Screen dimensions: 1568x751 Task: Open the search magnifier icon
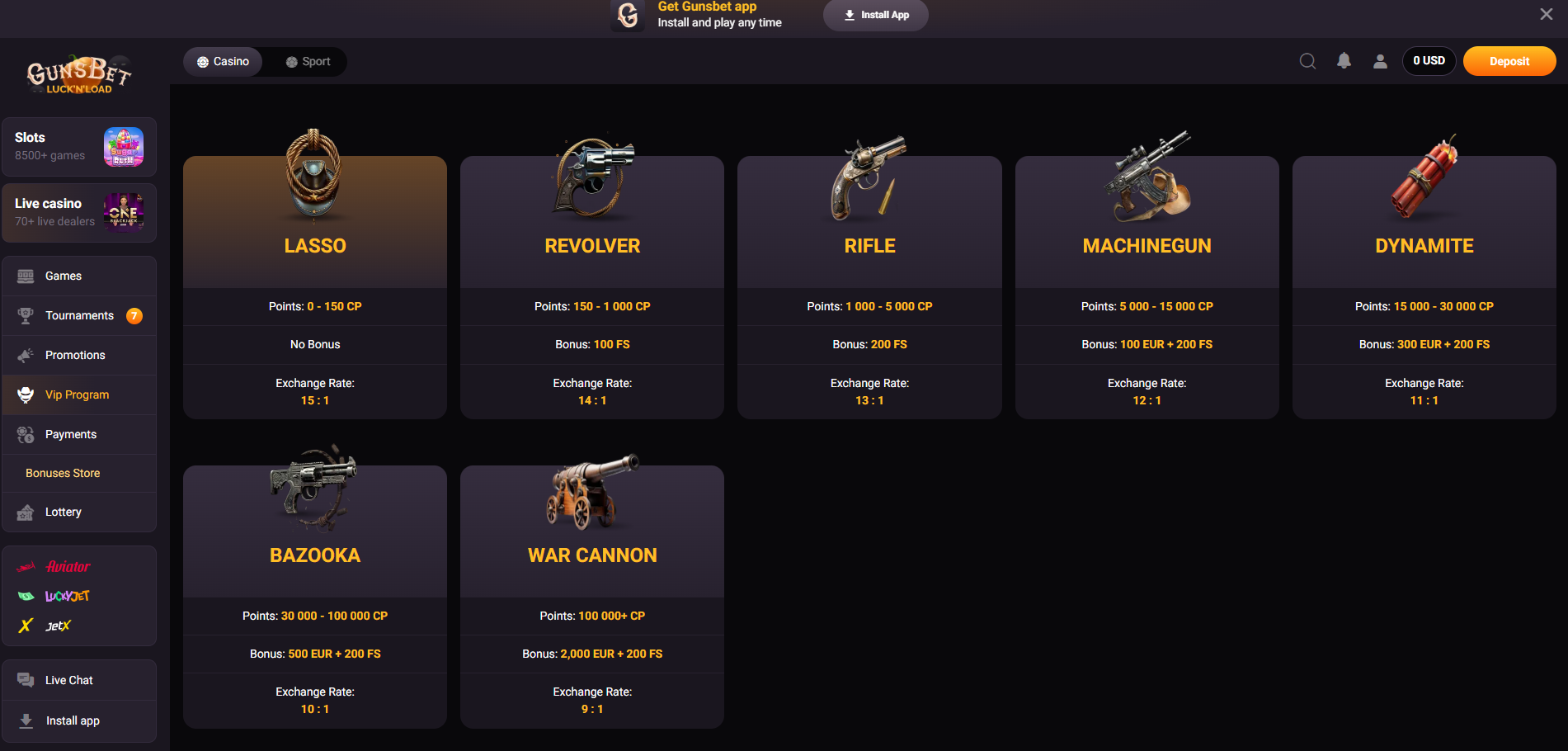click(x=1307, y=61)
